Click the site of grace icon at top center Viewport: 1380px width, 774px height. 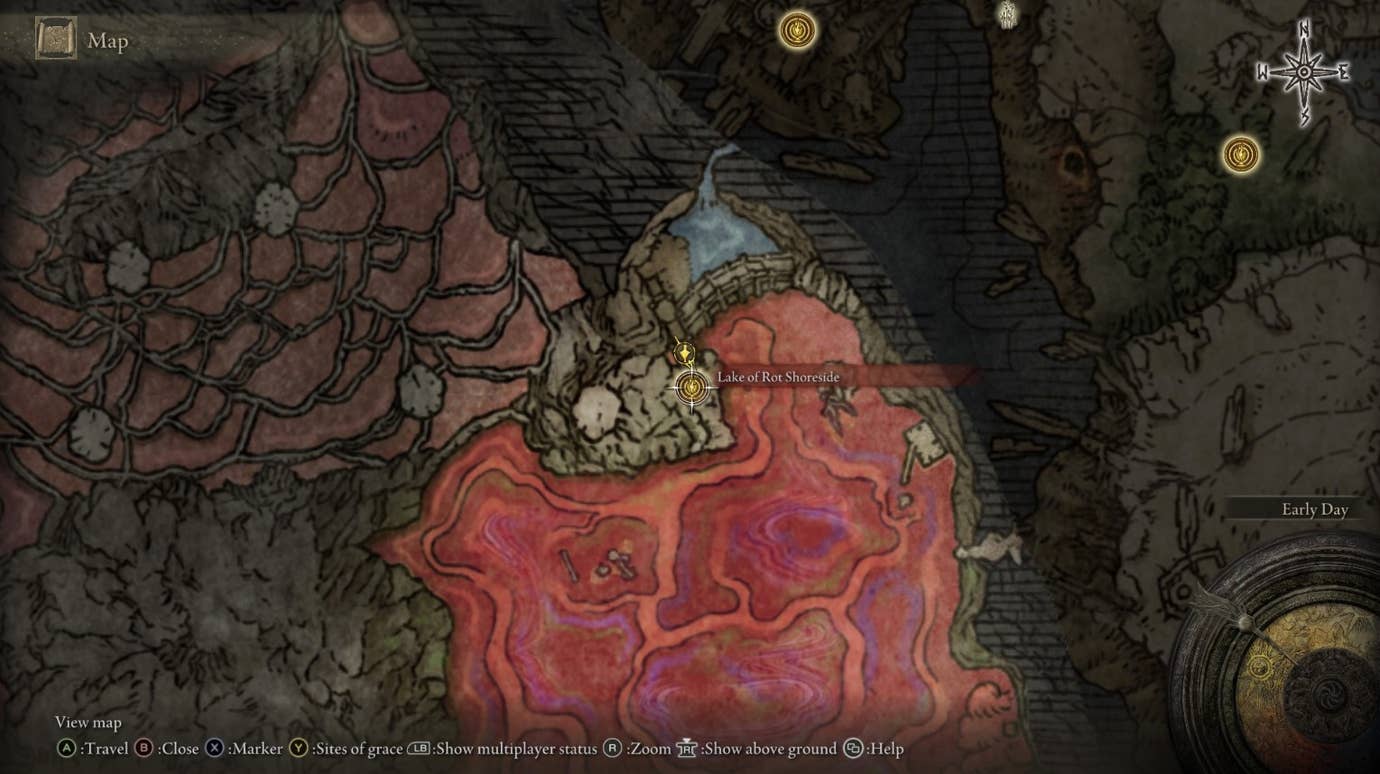click(795, 31)
